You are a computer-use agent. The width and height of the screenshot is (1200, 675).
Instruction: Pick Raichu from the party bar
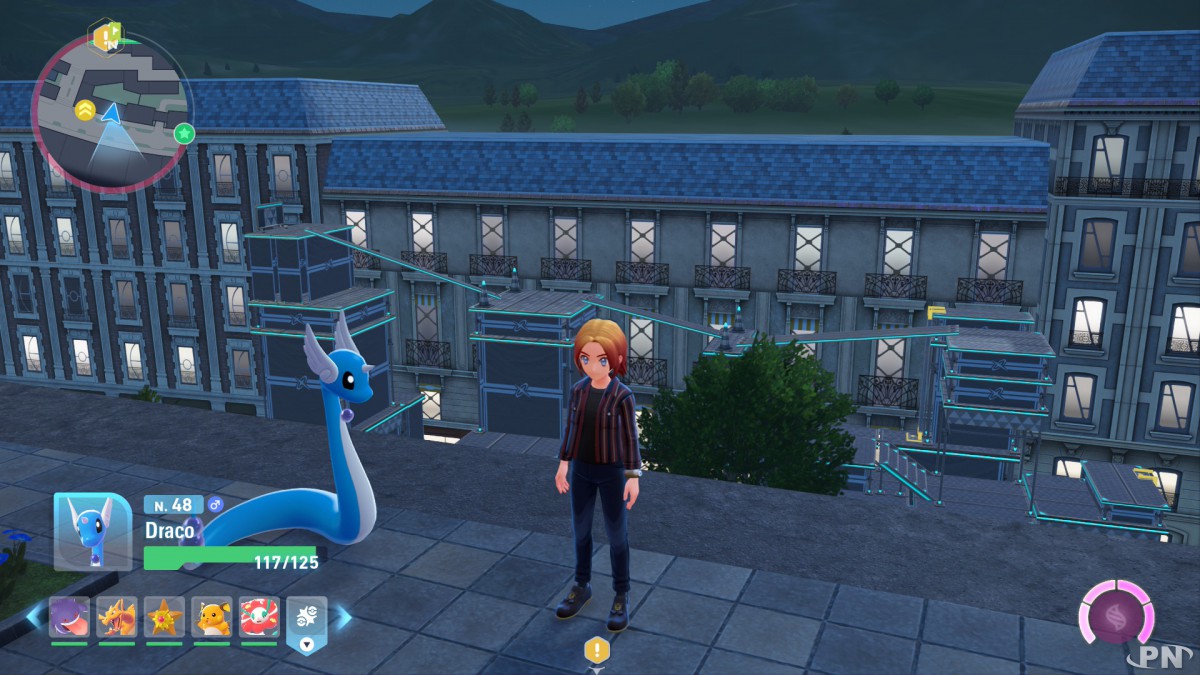click(x=211, y=618)
